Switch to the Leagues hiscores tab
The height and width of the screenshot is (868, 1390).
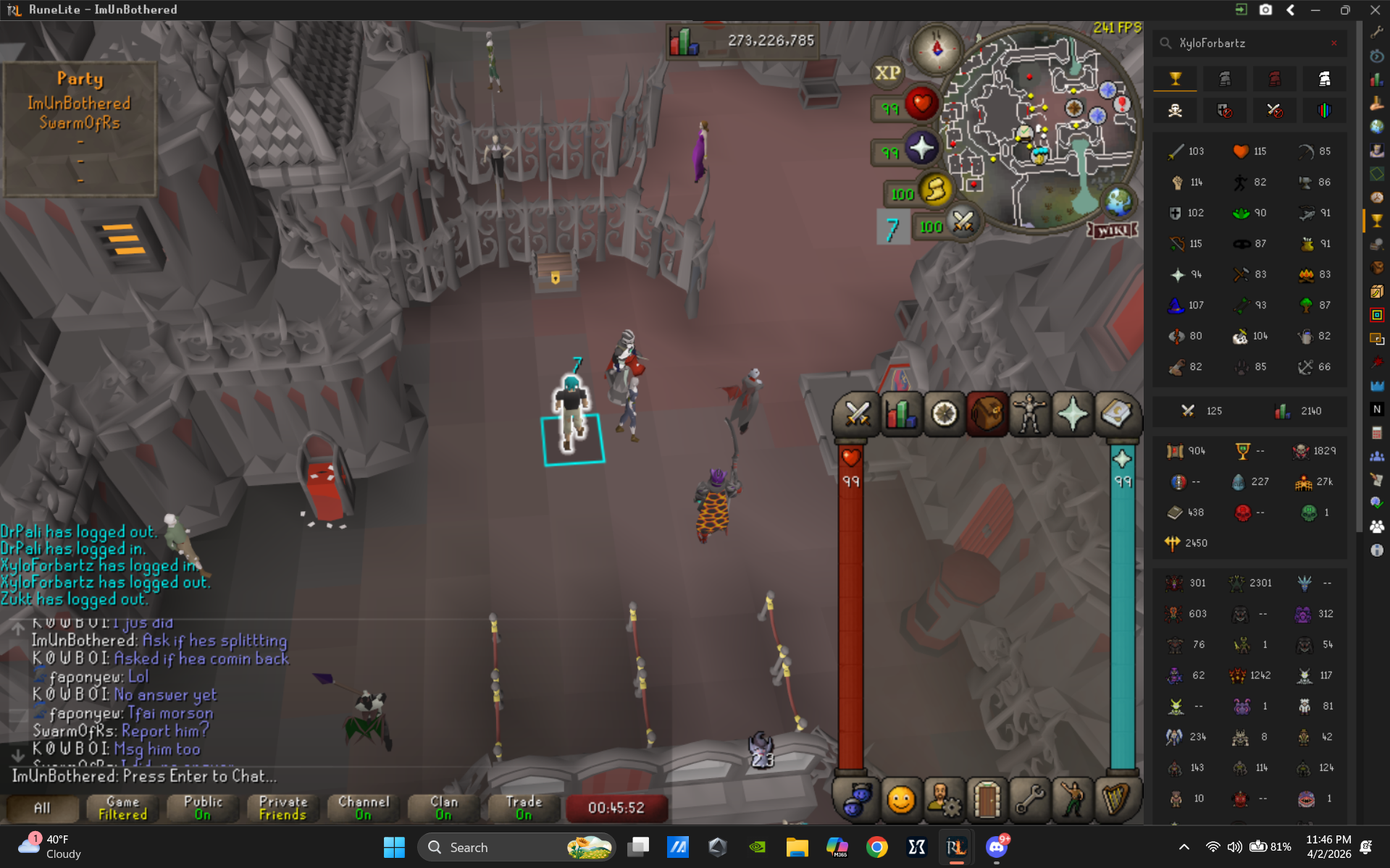tap(1324, 110)
